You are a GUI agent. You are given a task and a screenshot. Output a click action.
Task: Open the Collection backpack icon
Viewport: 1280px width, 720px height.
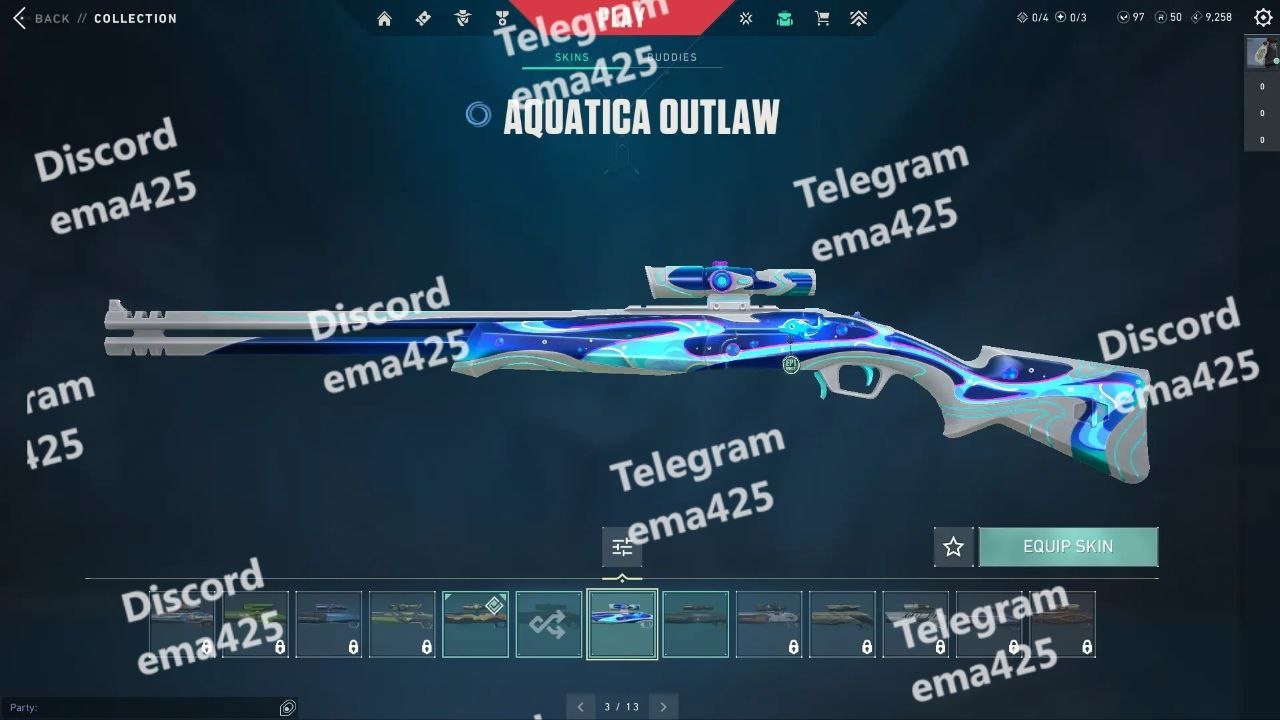(x=784, y=18)
